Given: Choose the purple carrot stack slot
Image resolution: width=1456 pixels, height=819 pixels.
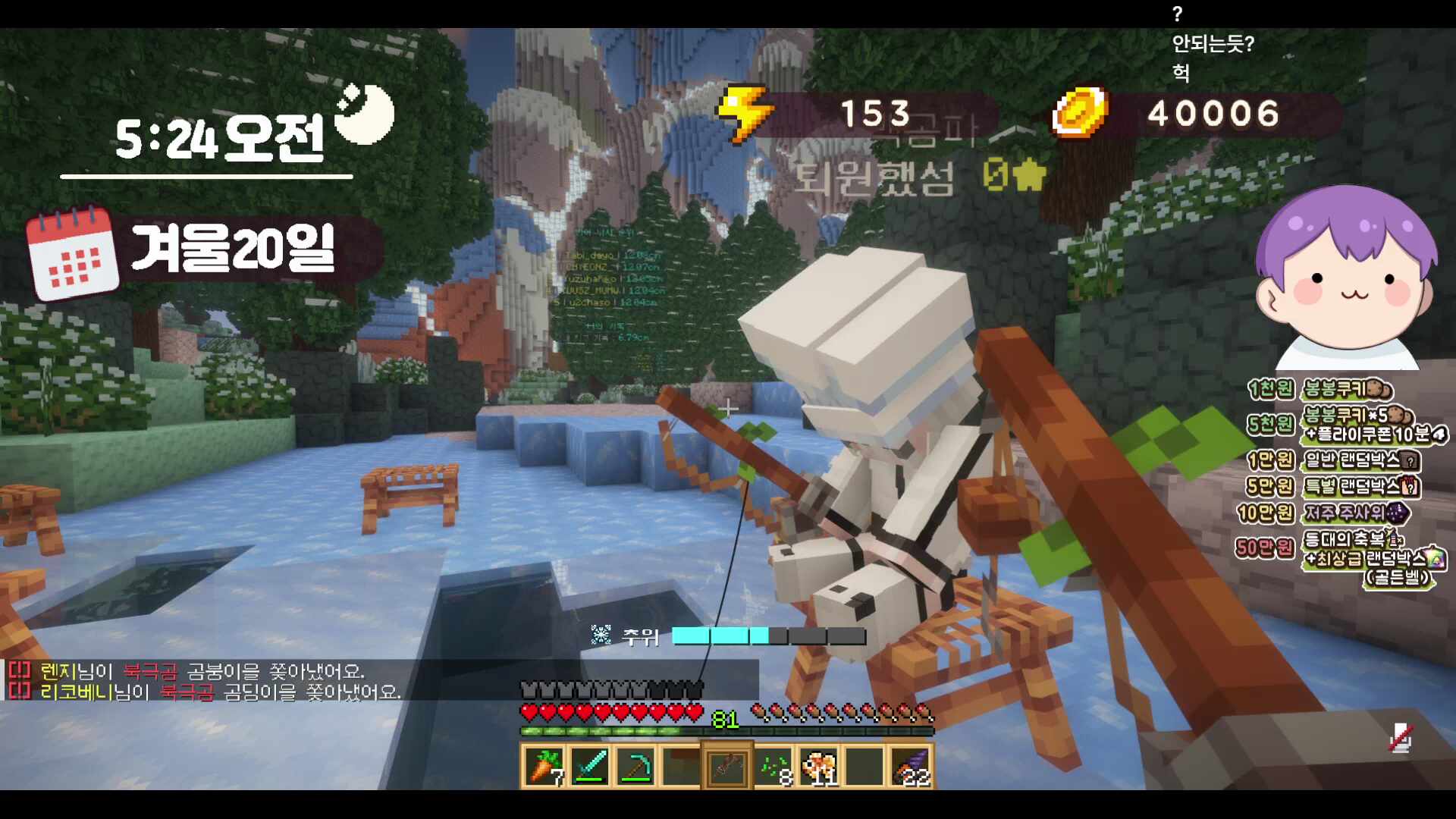Looking at the screenshot, I should pos(910,767).
